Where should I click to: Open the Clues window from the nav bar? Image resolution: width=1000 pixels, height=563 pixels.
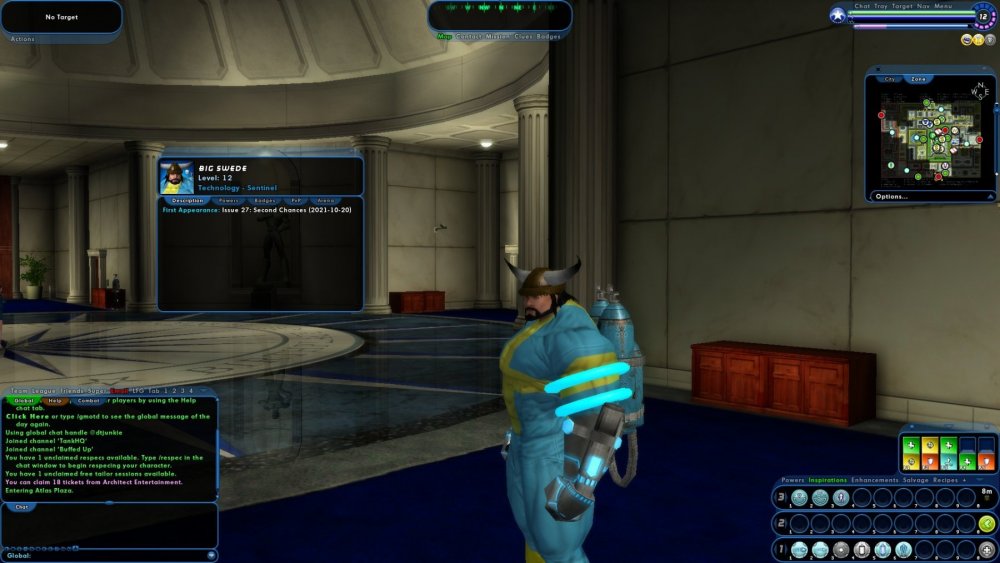coord(523,36)
